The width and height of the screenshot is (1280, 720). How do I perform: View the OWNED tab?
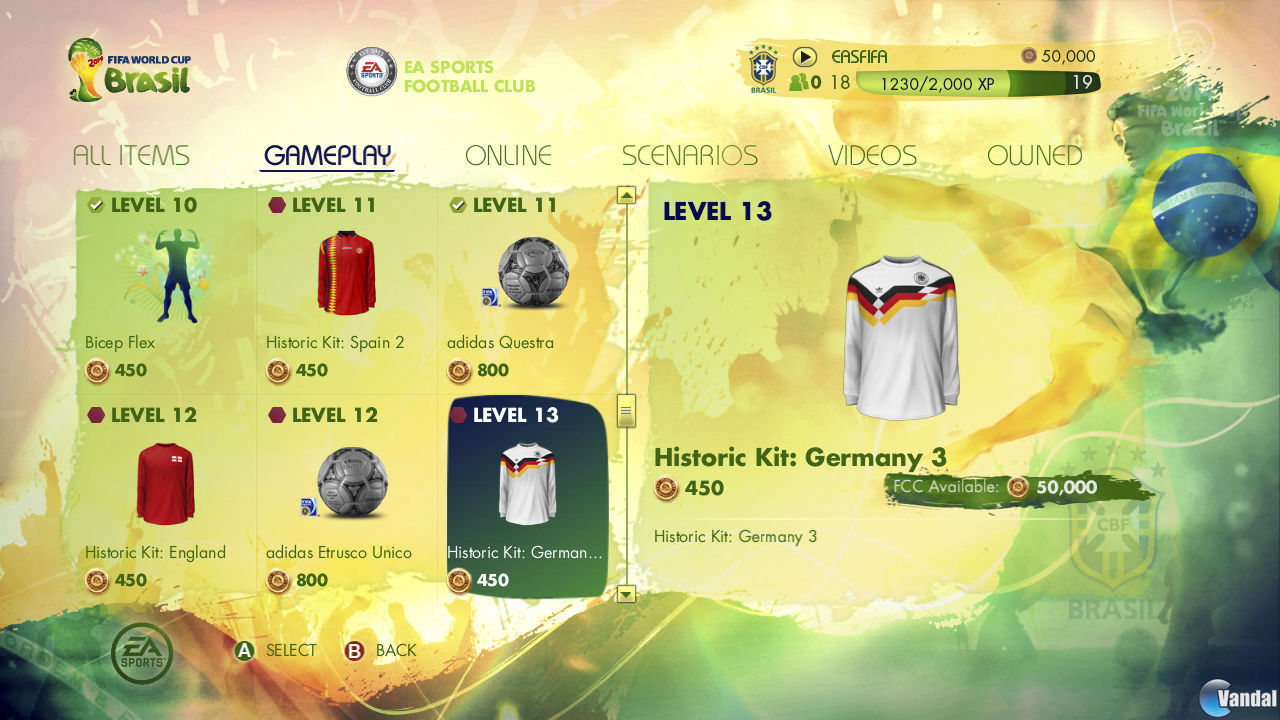pyautogui.click(x=1035, y=155)
